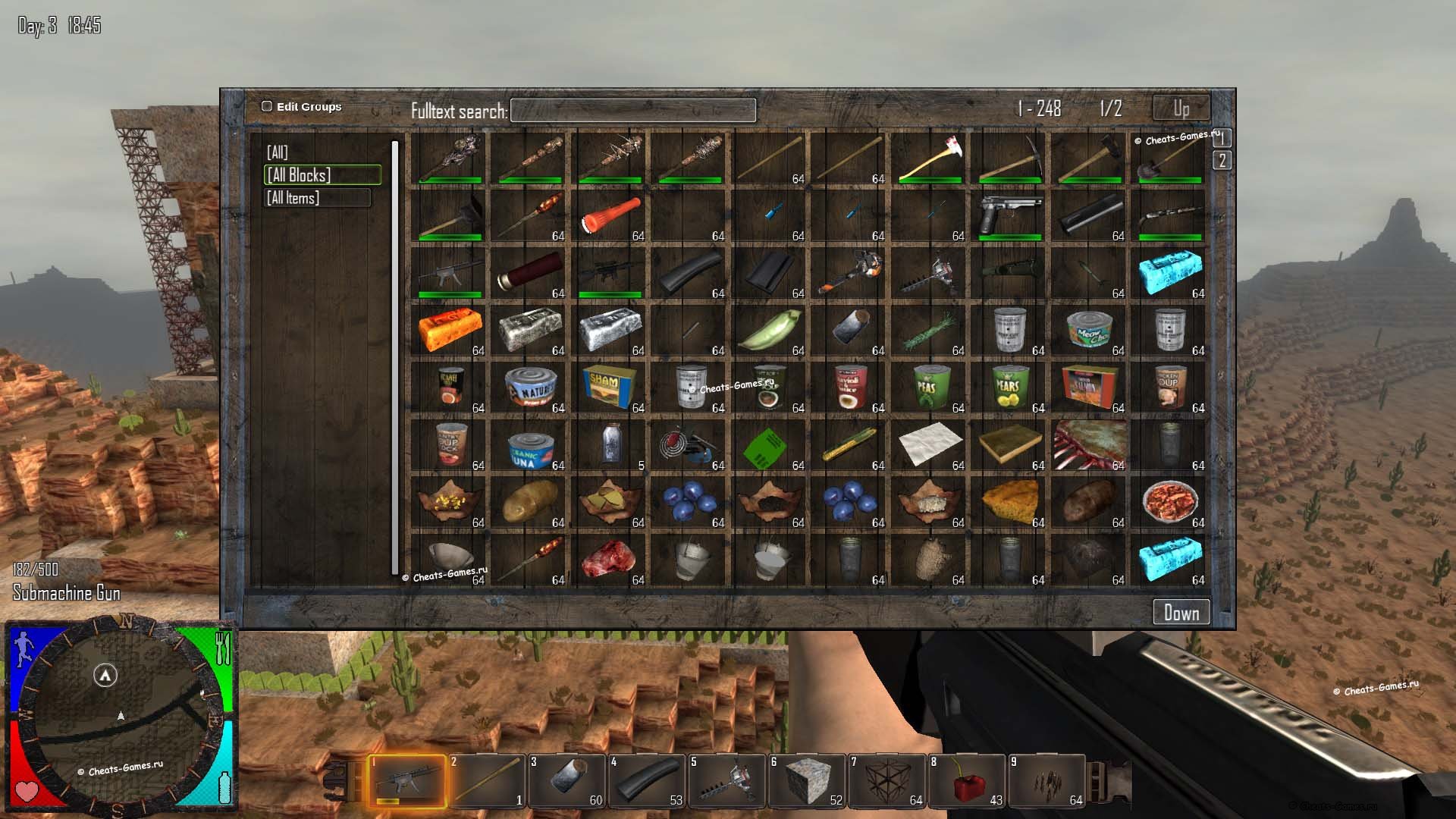
Task: Jump to page 2 button
Action: pyautogui.click(x=1222, y=161)
